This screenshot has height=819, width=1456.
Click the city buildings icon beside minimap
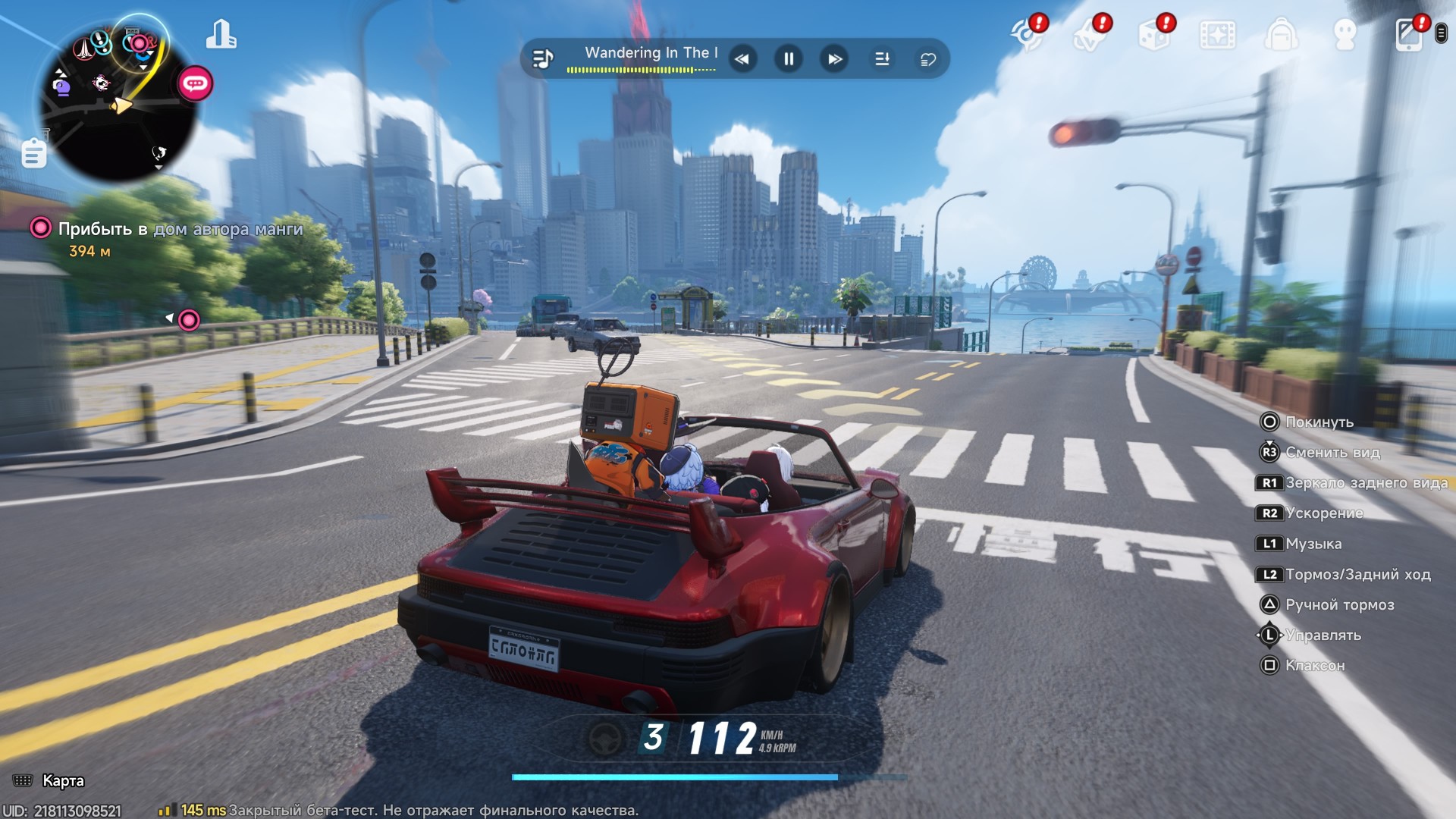[221, 35]
